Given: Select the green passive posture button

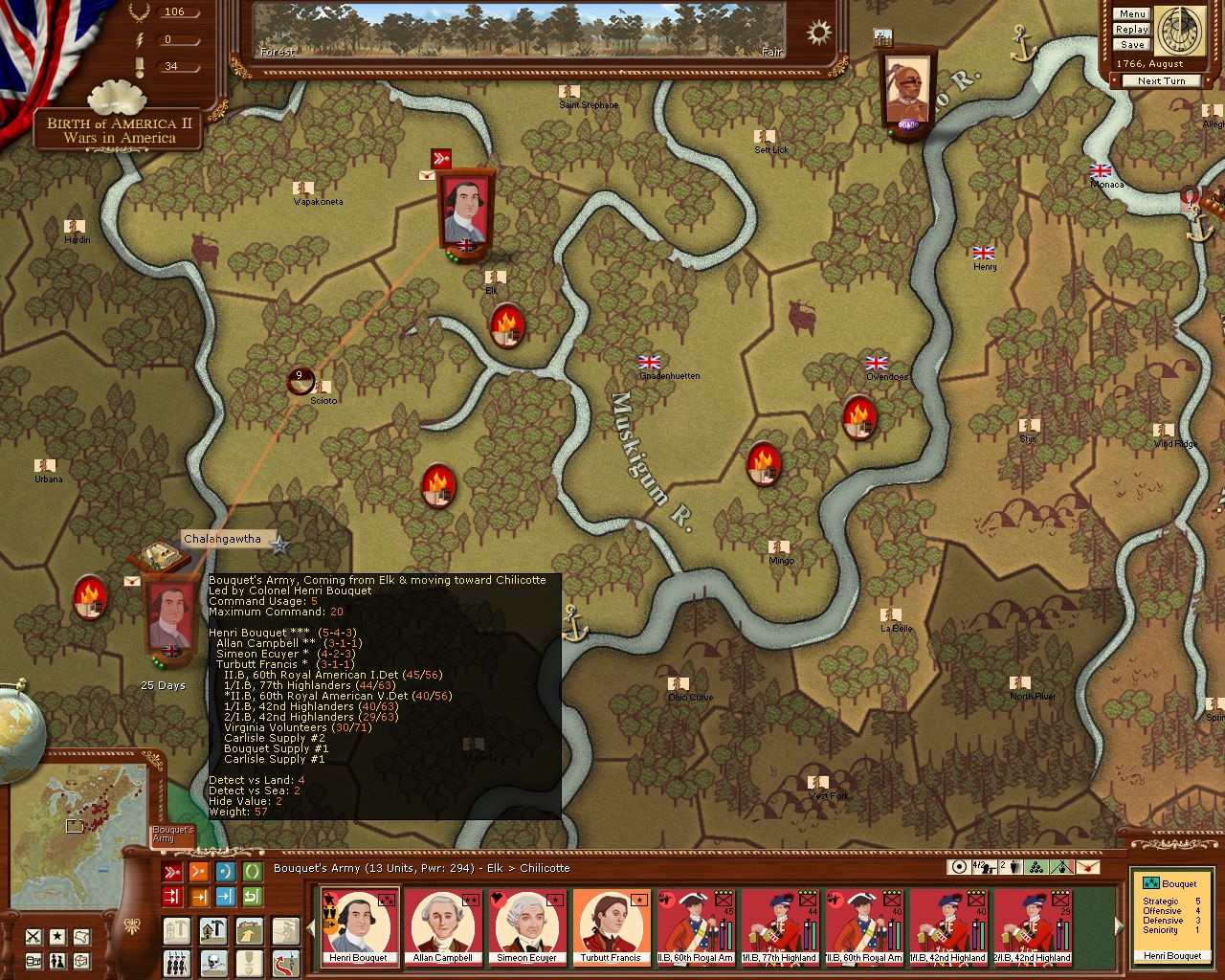Looking at the screenshot, I should tap(252, 872).
